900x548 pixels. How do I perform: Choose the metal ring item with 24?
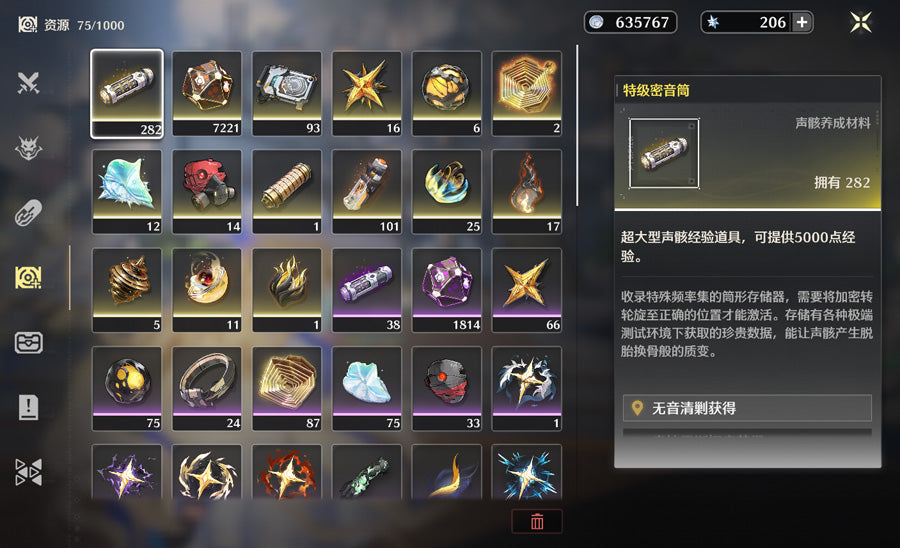pyautogui.click(x=207, y=386)
